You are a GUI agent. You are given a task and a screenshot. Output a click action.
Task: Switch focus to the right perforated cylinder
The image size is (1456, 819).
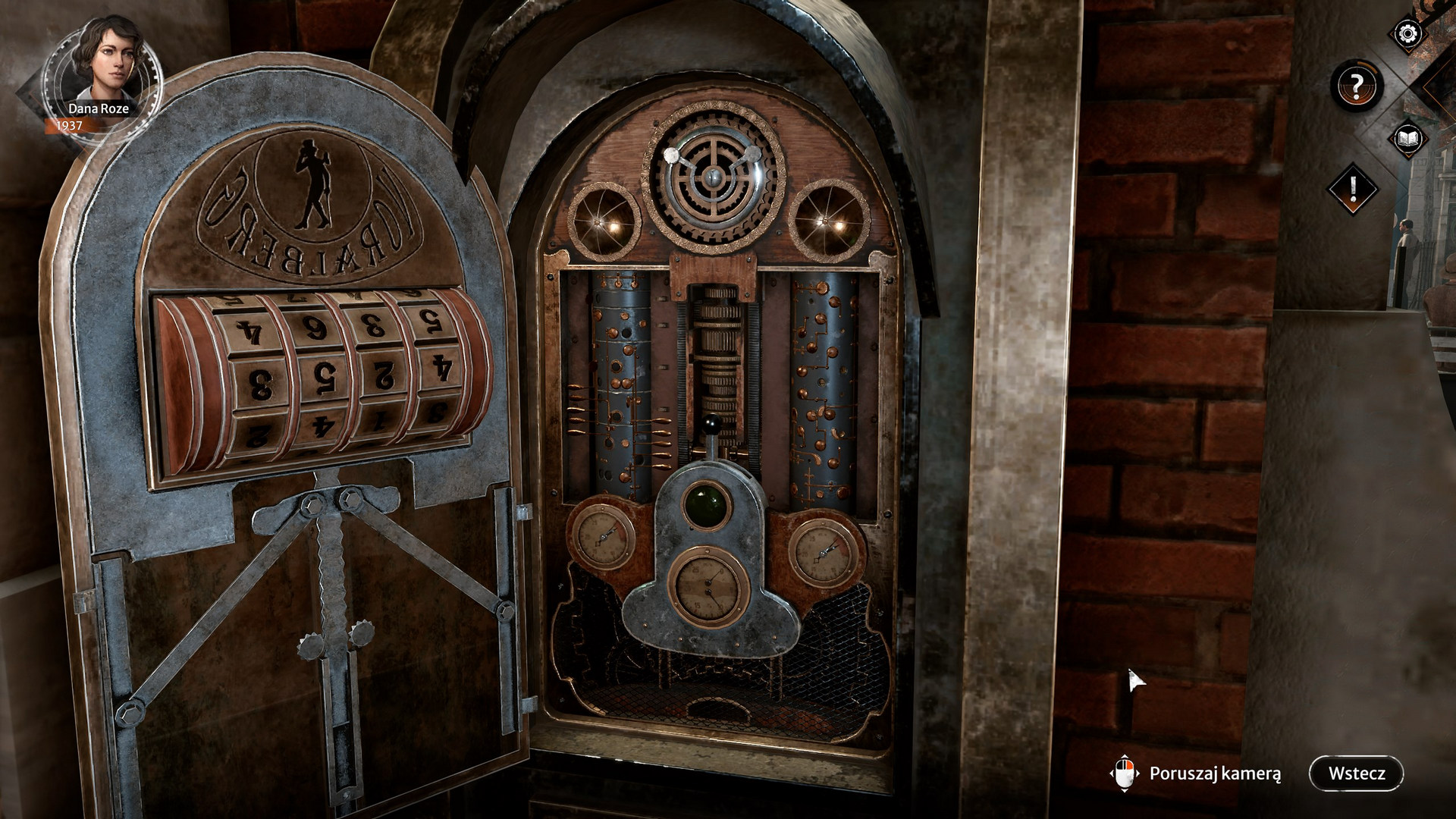pyautogui.click(x=819, y=379)
